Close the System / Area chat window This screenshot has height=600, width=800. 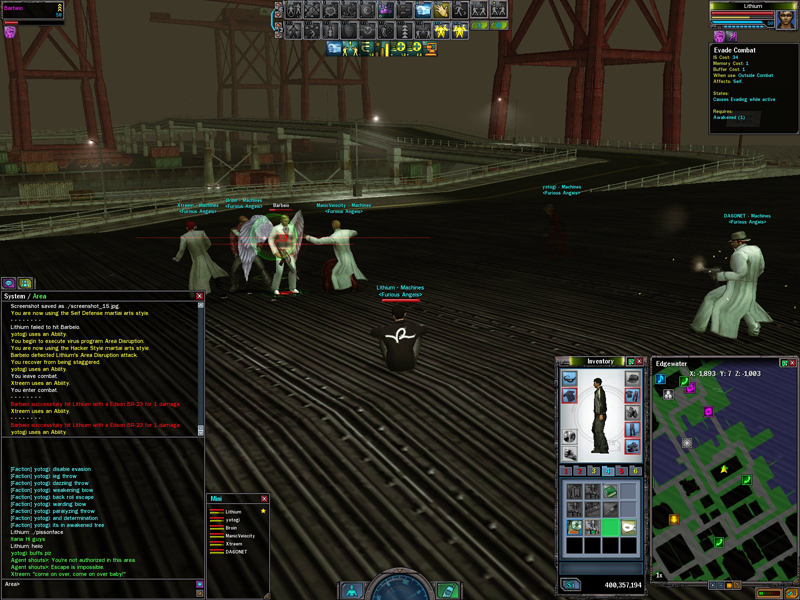point(199,296)
